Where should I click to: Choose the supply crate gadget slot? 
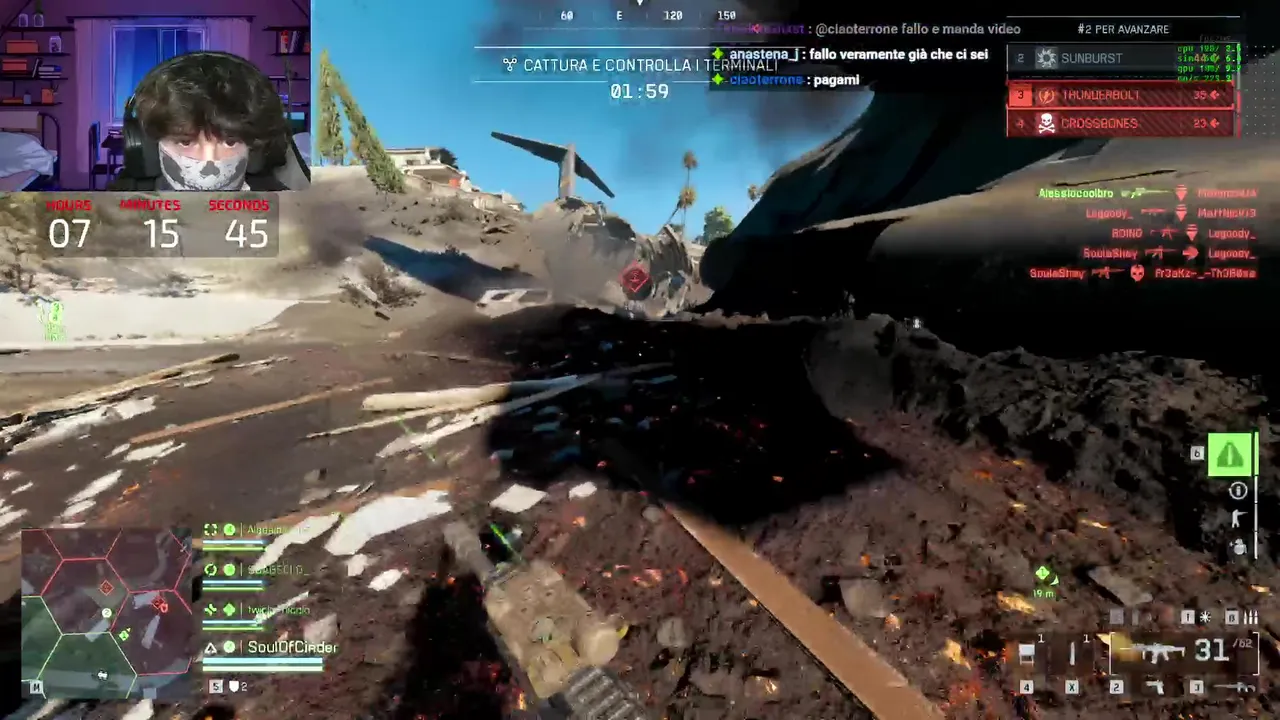point(1026,655)
